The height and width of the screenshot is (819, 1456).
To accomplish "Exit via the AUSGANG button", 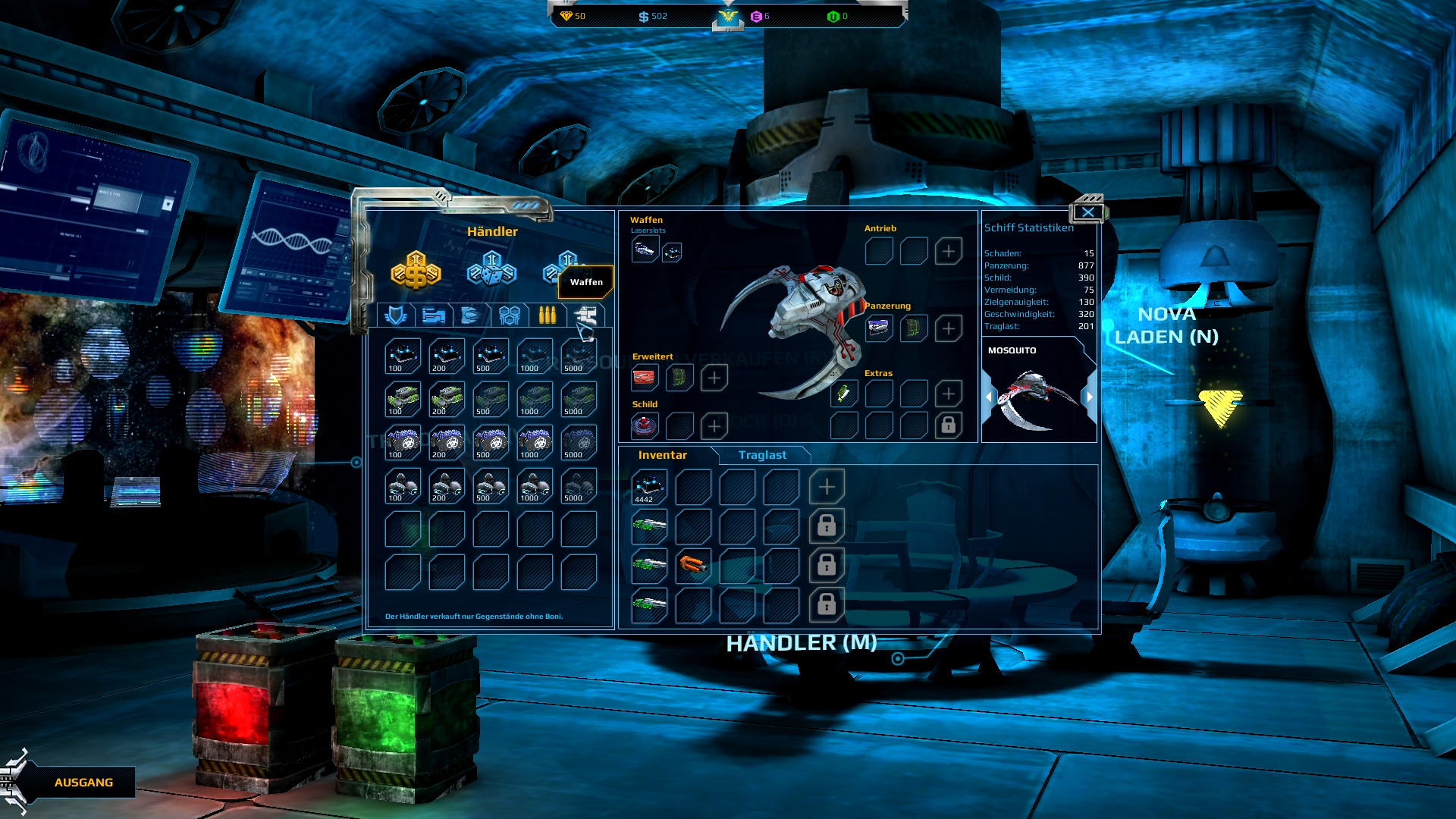I will [83, 783].
